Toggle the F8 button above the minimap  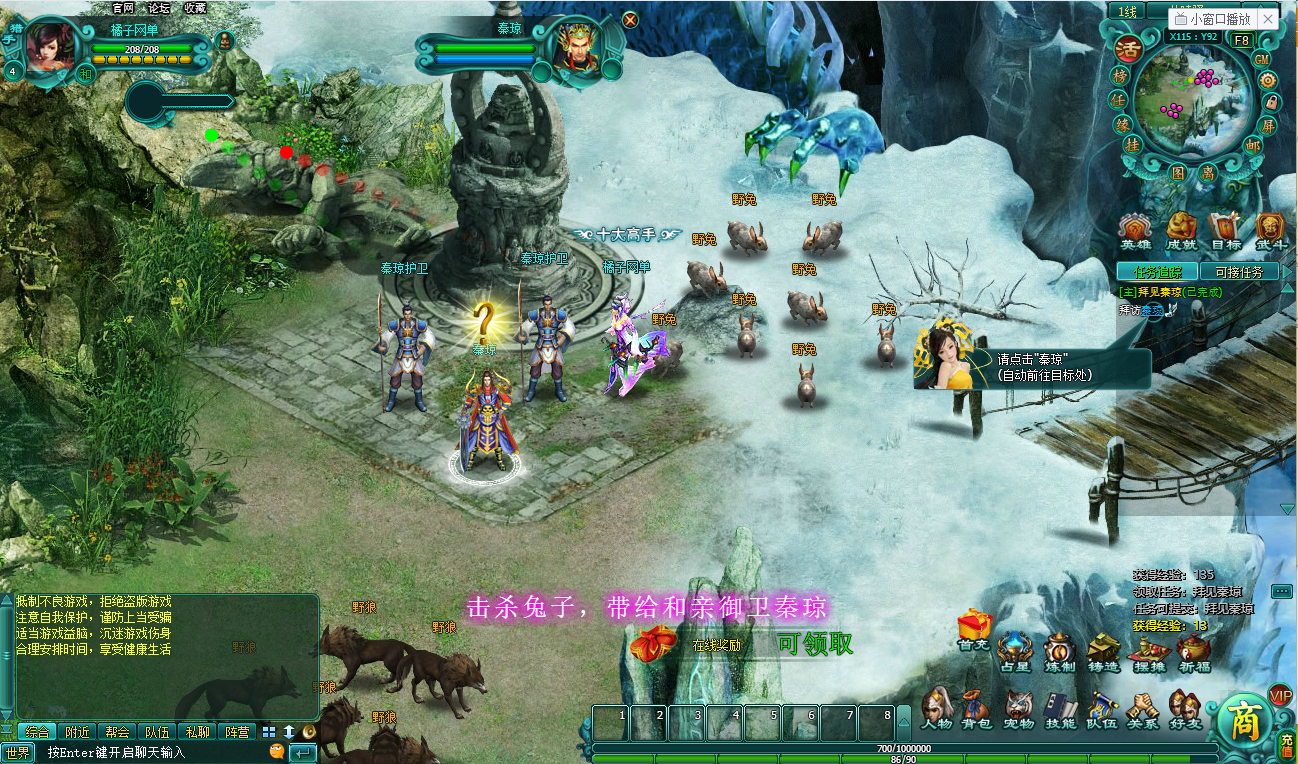pos(1242,39)
